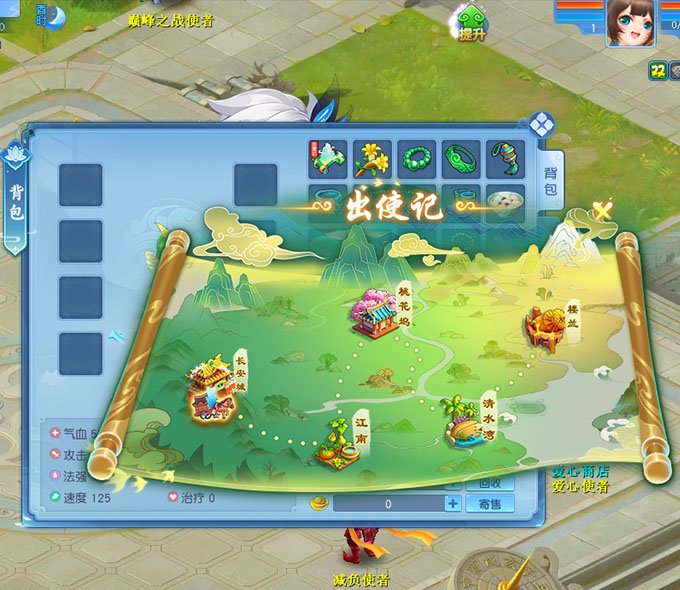The height and width of the screenshot is (590, 680).
Task: Select the yellow lily flower item
Action: [x=372, y=159]
